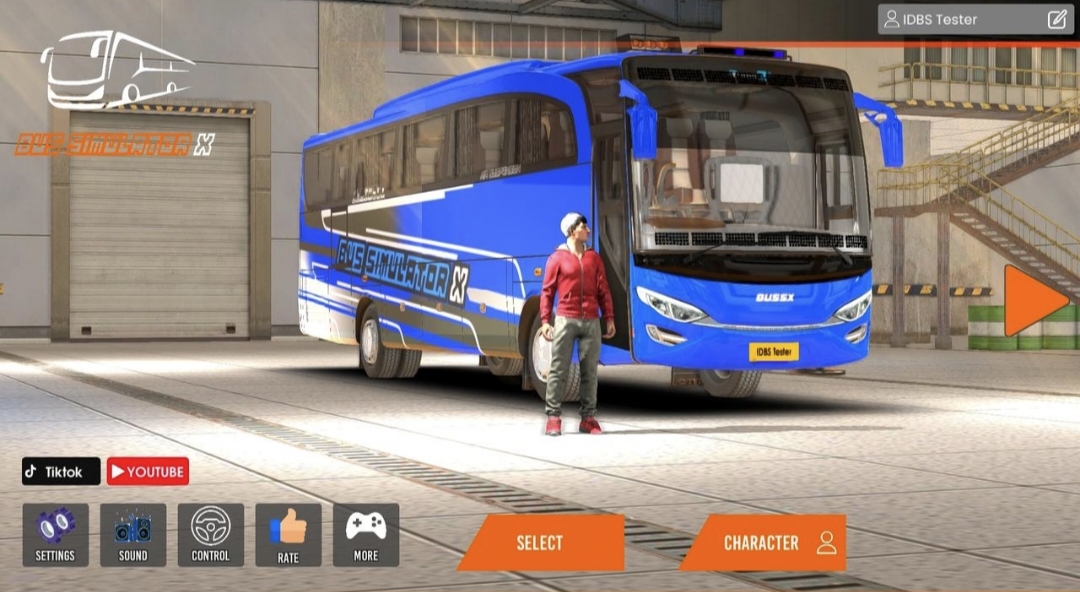This screenshot has height=592, width=1080.
Task: Open the Control options
Action: point(210,535)
